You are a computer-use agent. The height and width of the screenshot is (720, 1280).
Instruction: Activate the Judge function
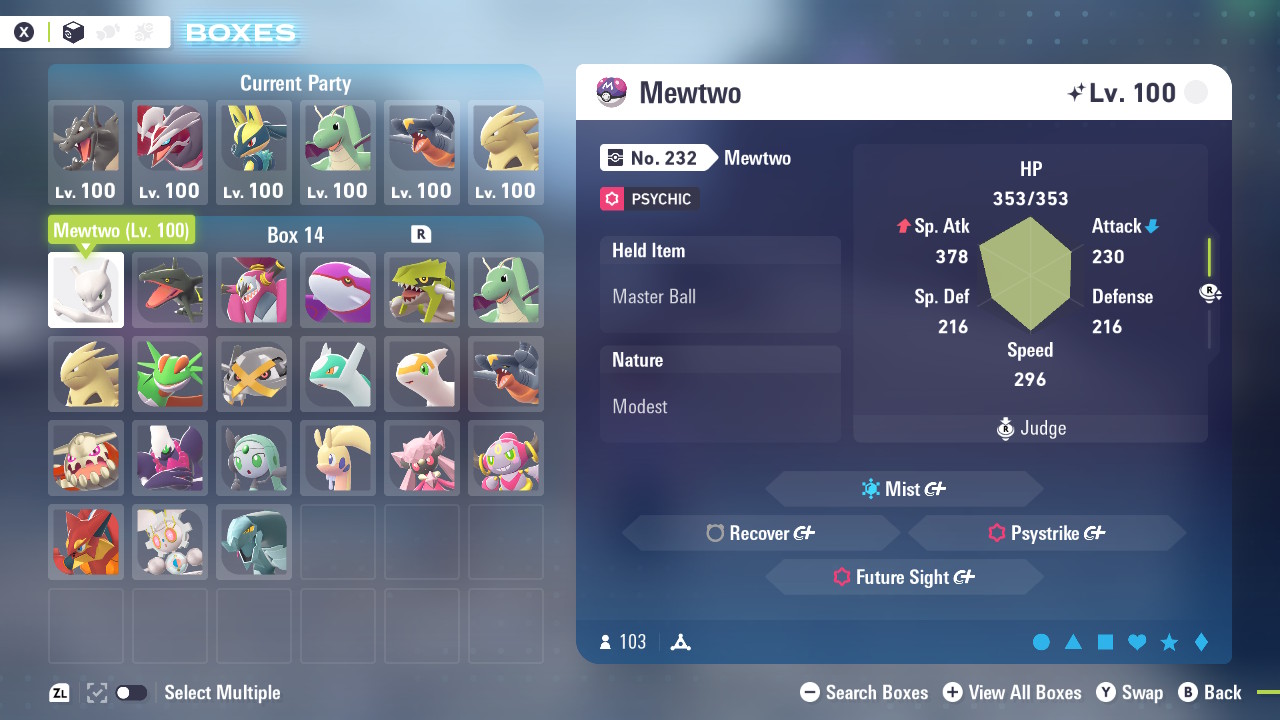[1030, 428]
